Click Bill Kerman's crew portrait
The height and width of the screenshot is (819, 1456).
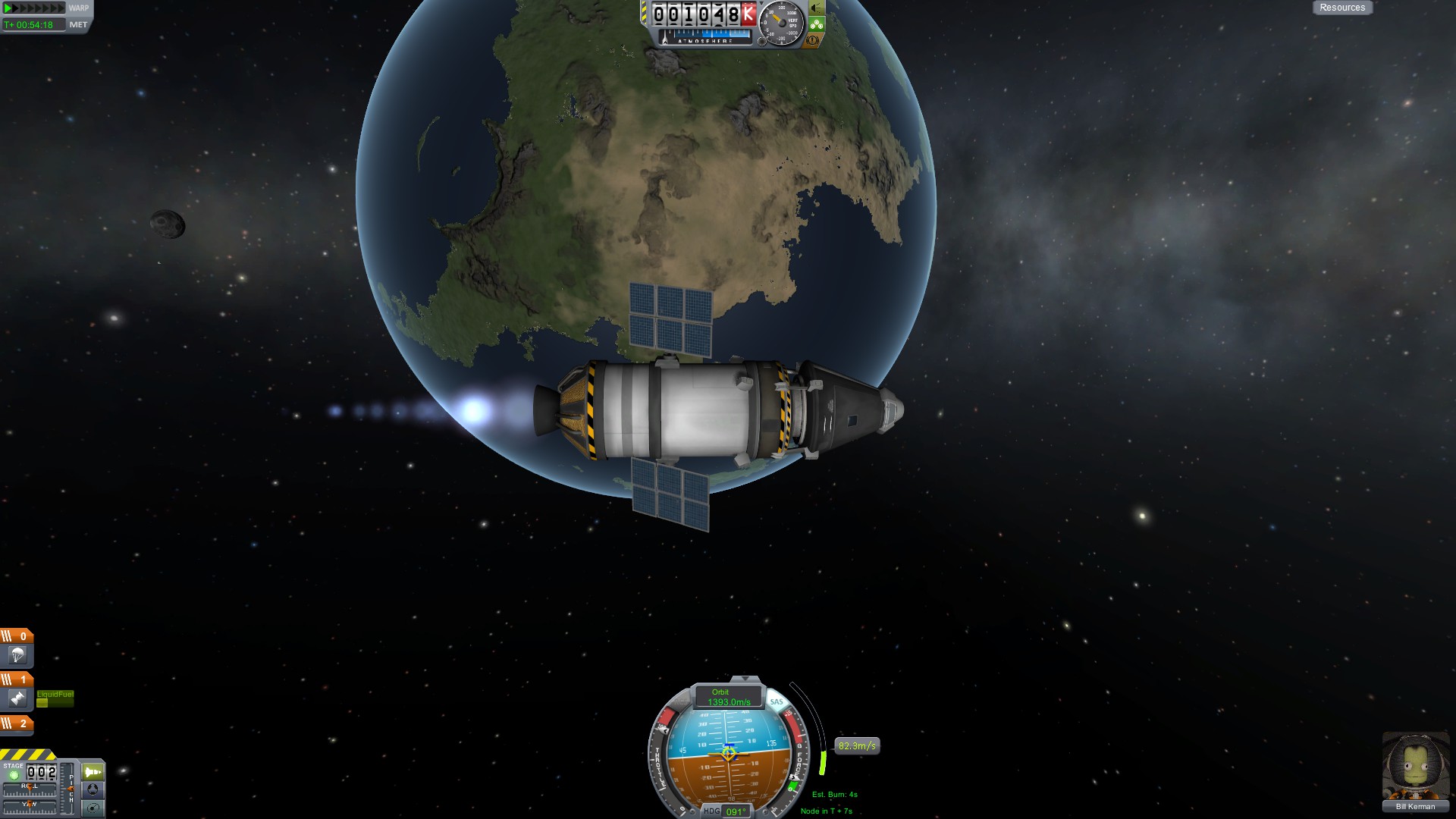1414,766
